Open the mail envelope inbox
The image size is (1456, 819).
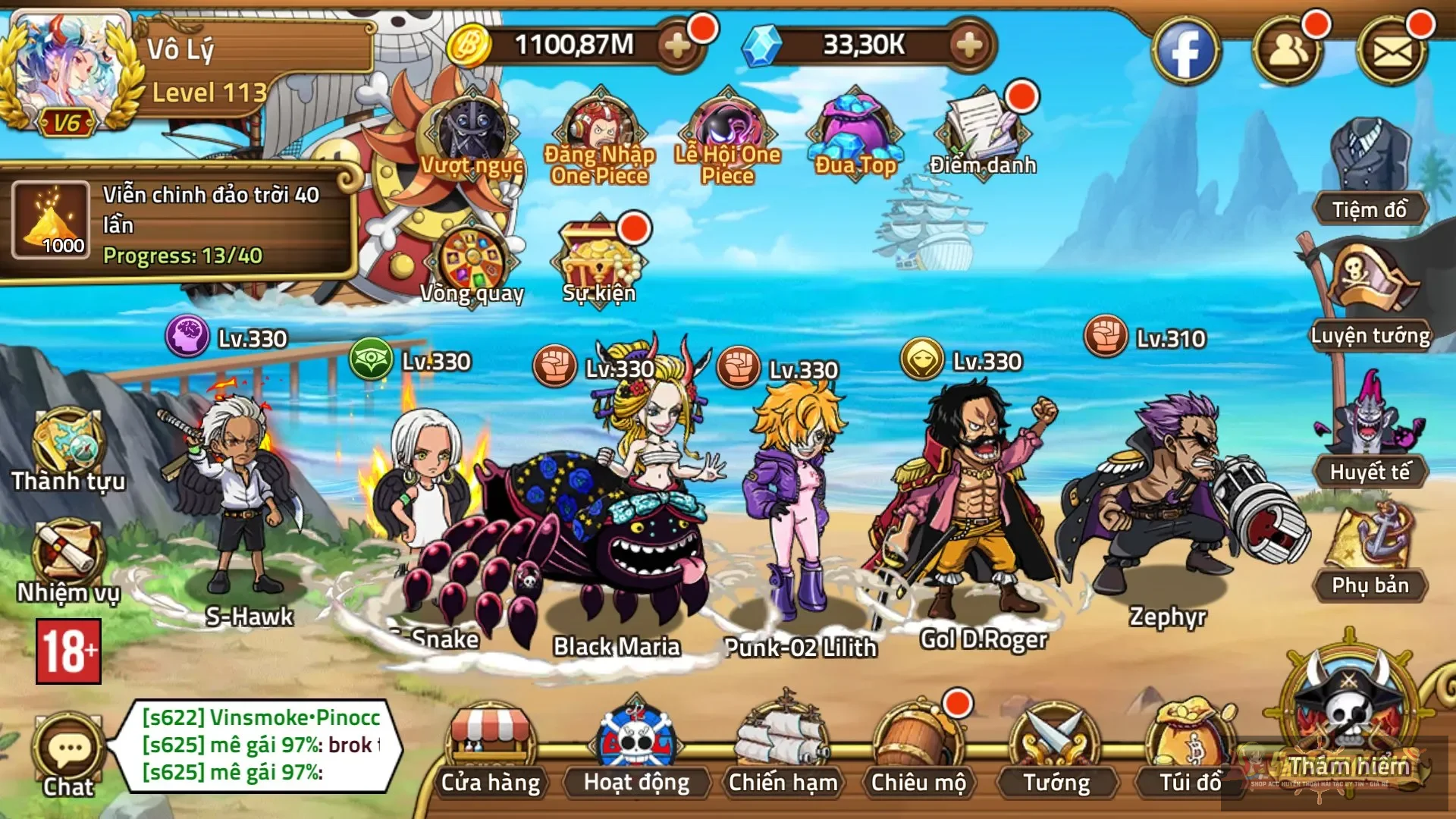coord(1392,52)
